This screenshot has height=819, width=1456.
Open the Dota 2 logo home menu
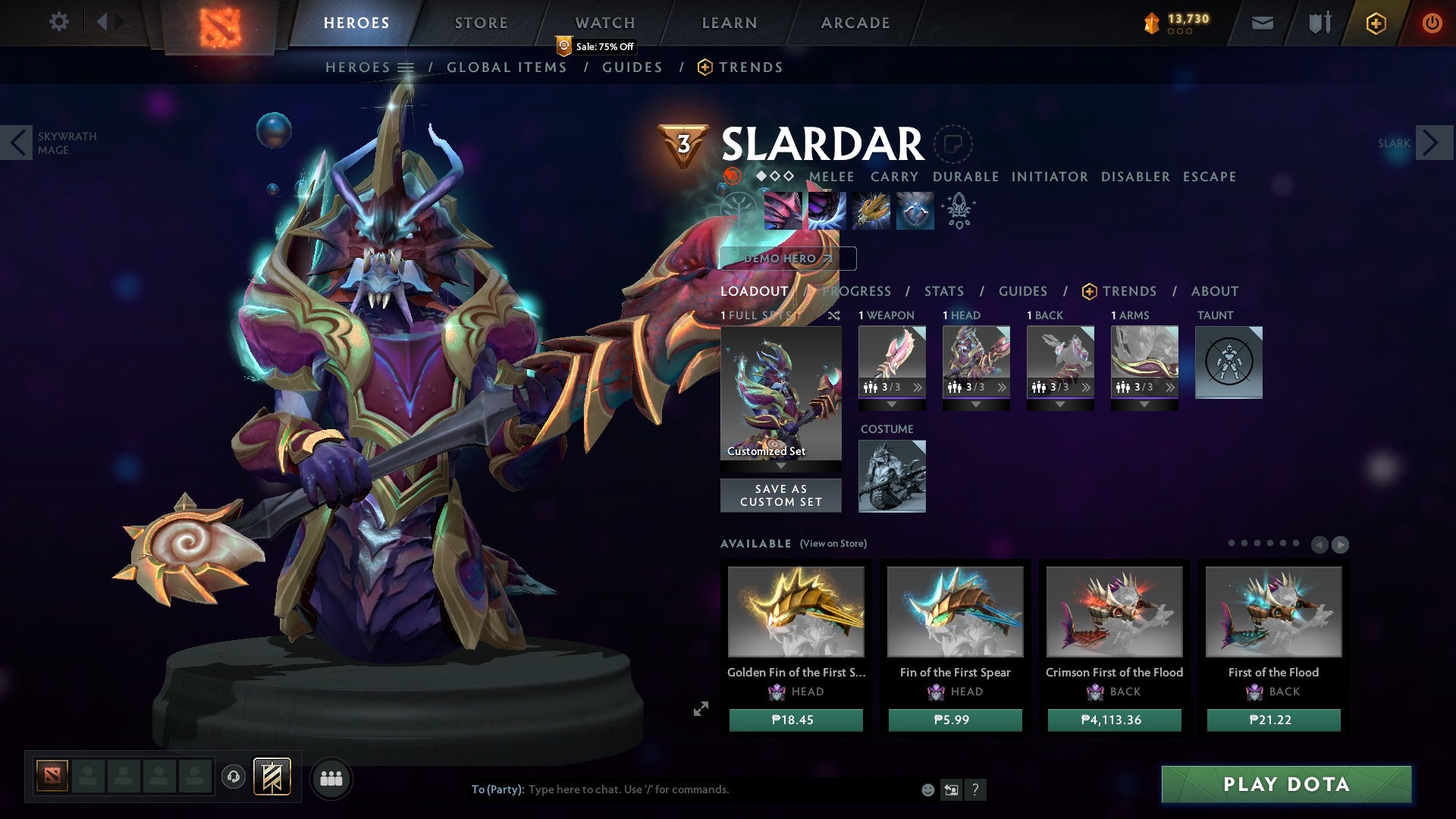tap(221, 23)
